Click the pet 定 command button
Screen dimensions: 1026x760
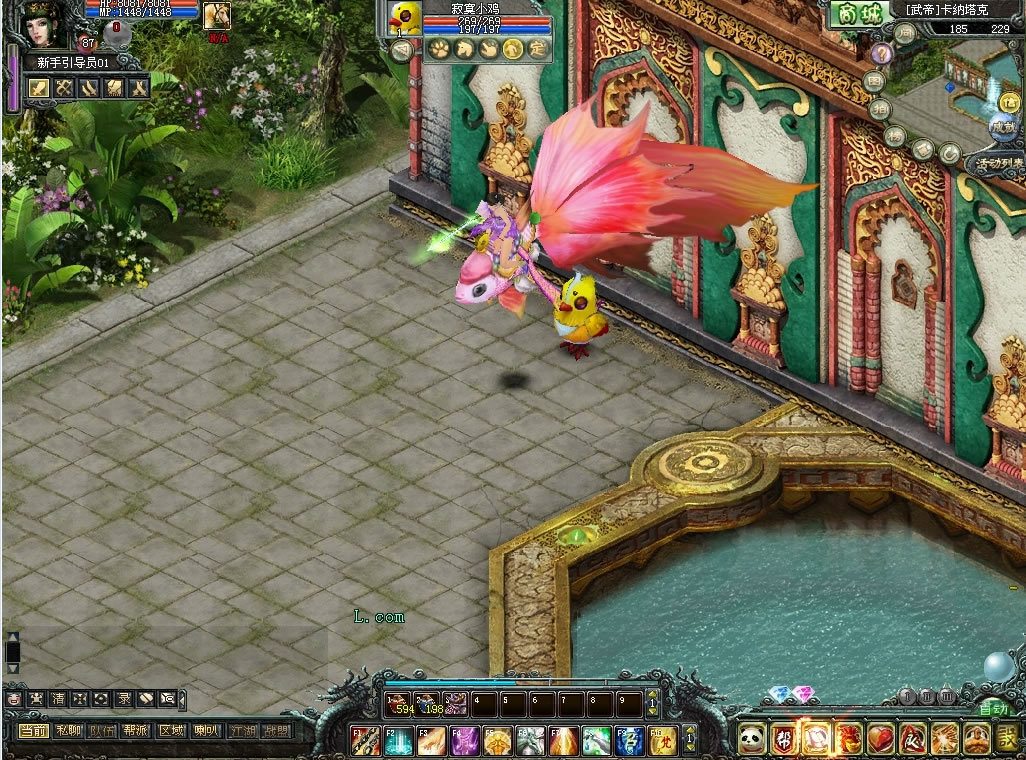pyautogui.click(x=537, y=49)
